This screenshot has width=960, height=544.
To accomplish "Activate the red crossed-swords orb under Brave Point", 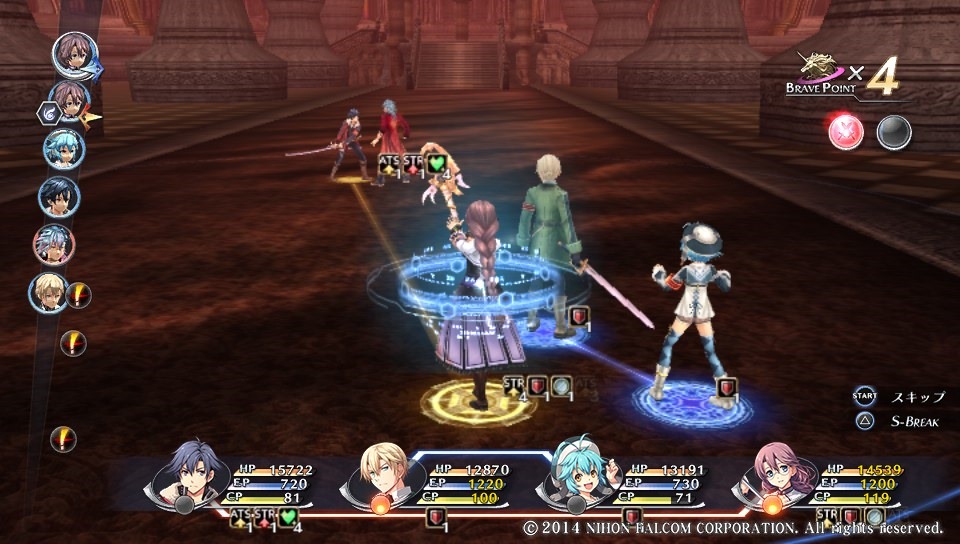I will tap(845, 132).
